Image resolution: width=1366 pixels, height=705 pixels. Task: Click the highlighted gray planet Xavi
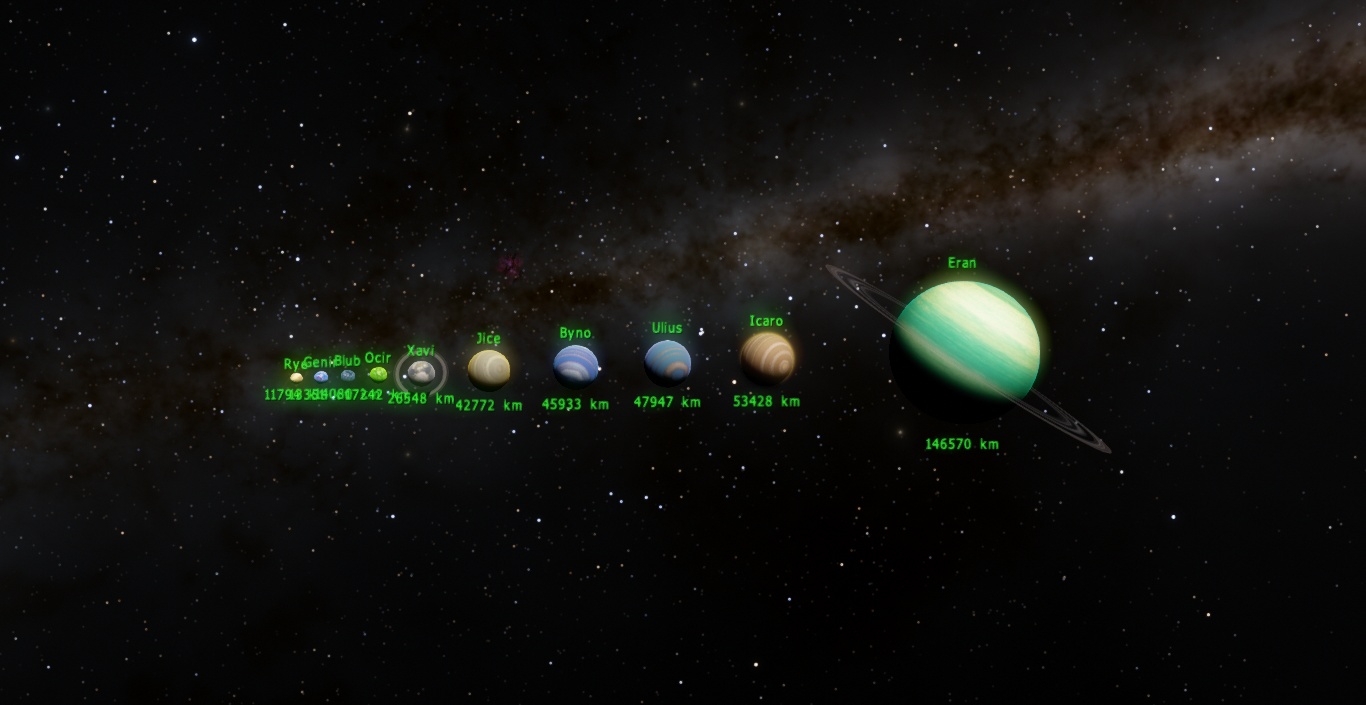(x=421, y=373)
